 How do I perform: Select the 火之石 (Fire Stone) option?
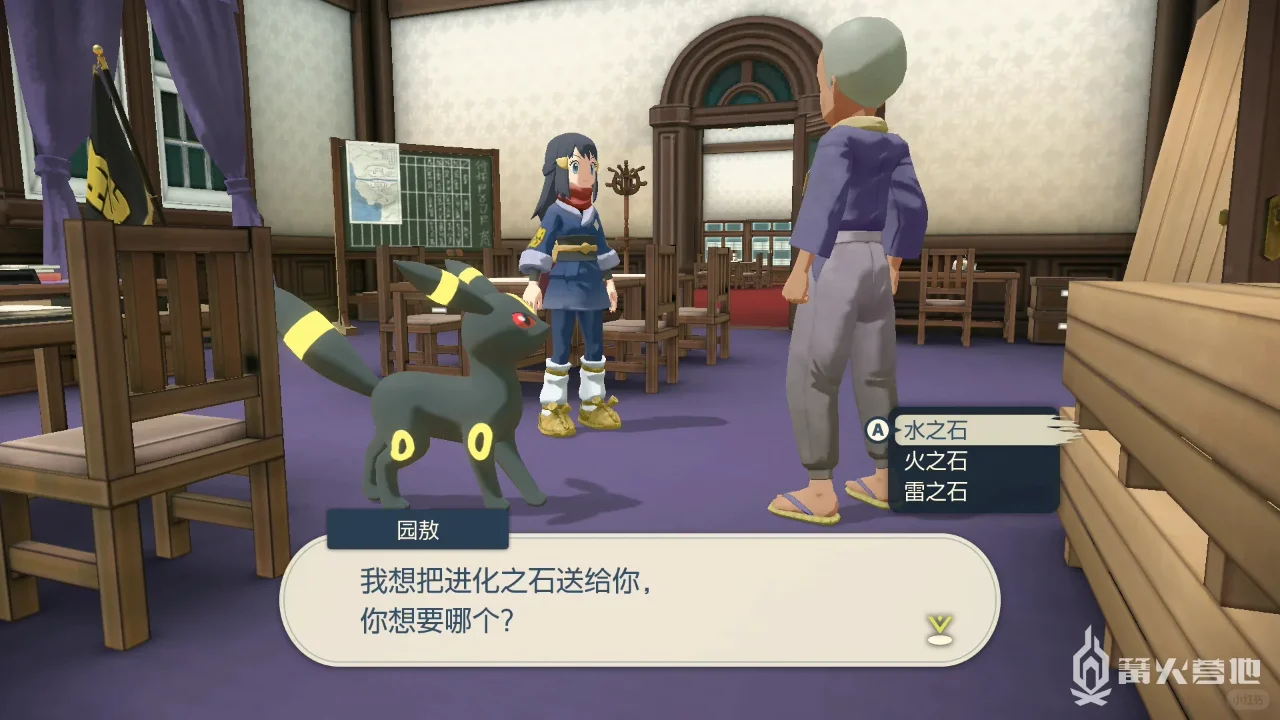pyautogui.click(x=937, y=461)
